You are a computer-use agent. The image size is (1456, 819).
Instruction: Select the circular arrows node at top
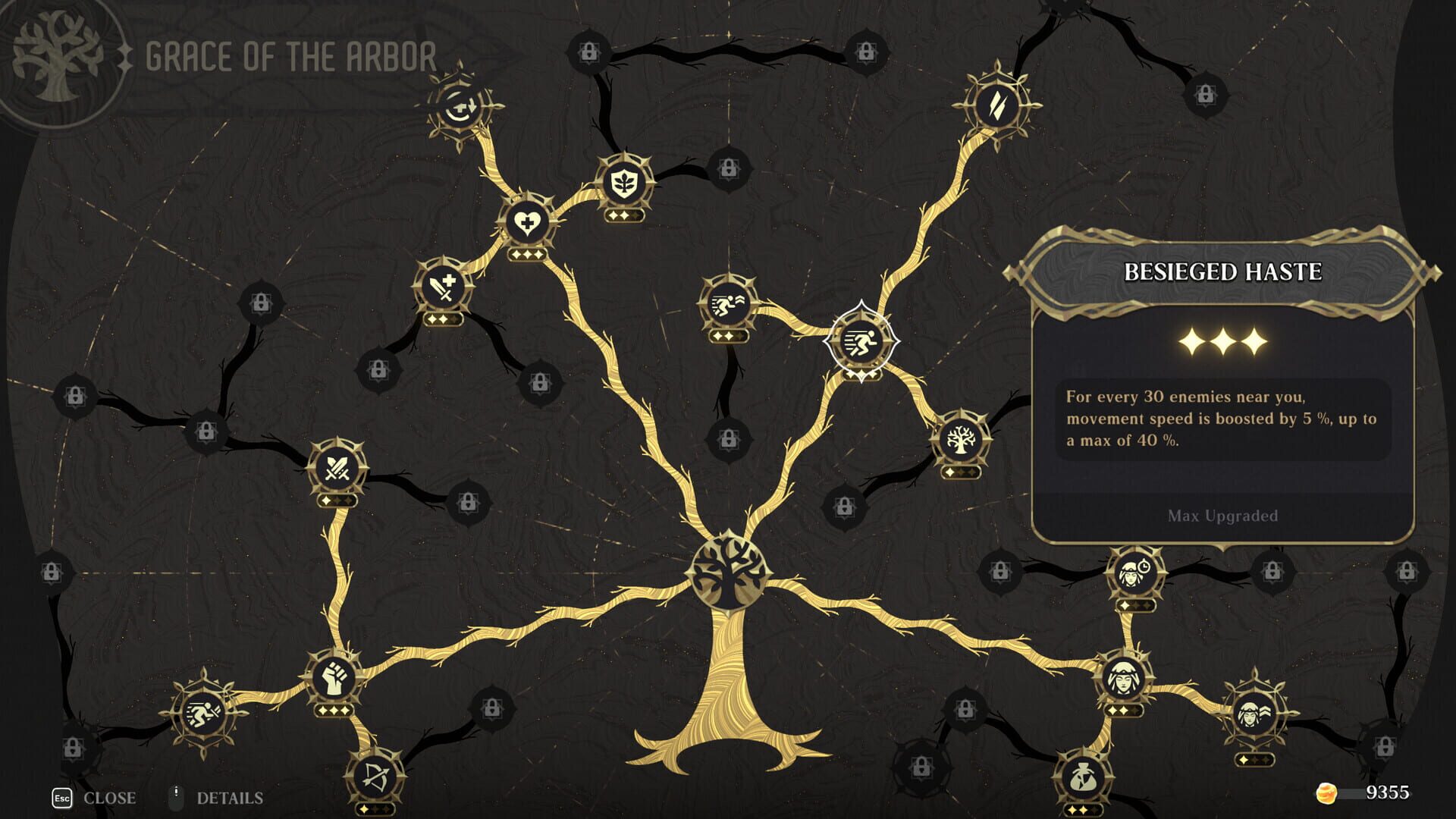(x=460, y=106)
